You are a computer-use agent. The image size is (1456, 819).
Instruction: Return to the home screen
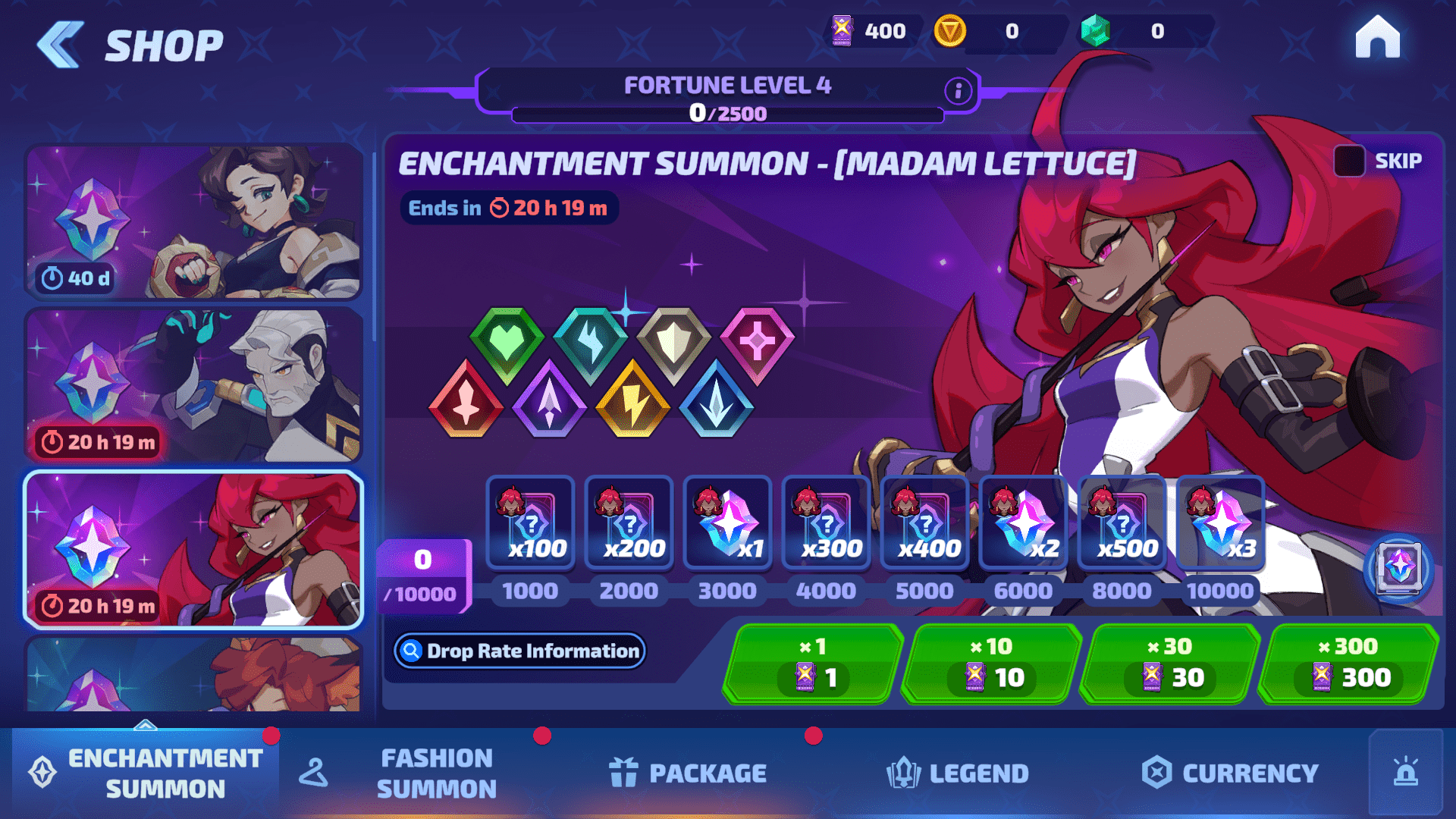pos(1377,37)
